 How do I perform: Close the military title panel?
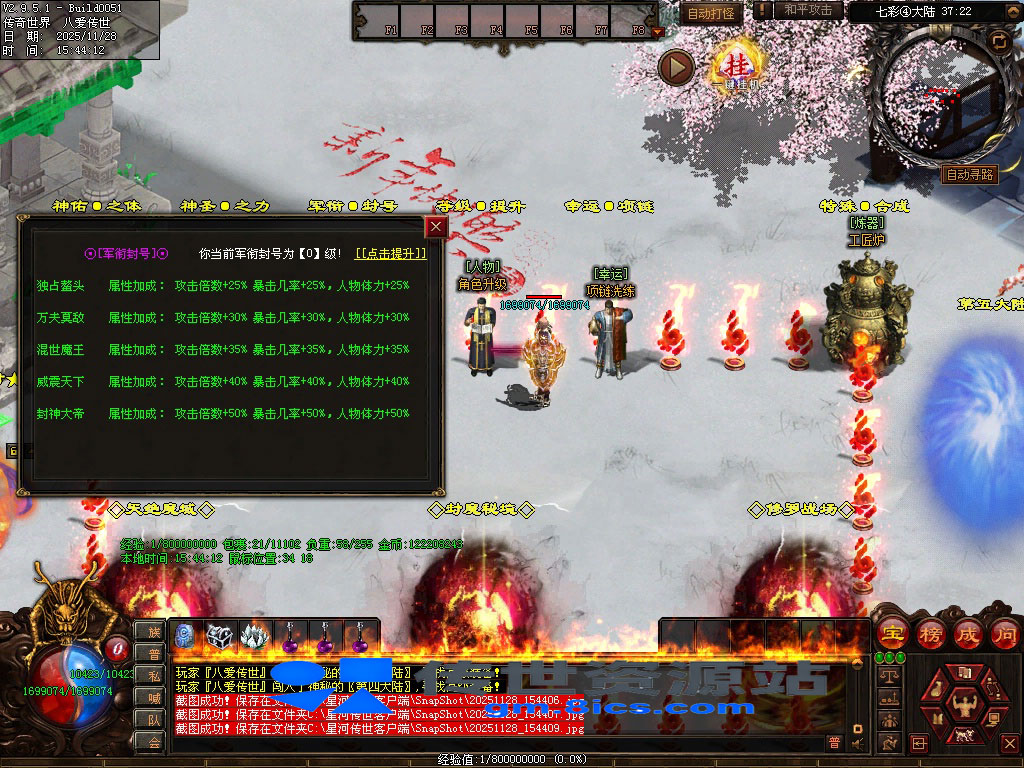[436, 227]
